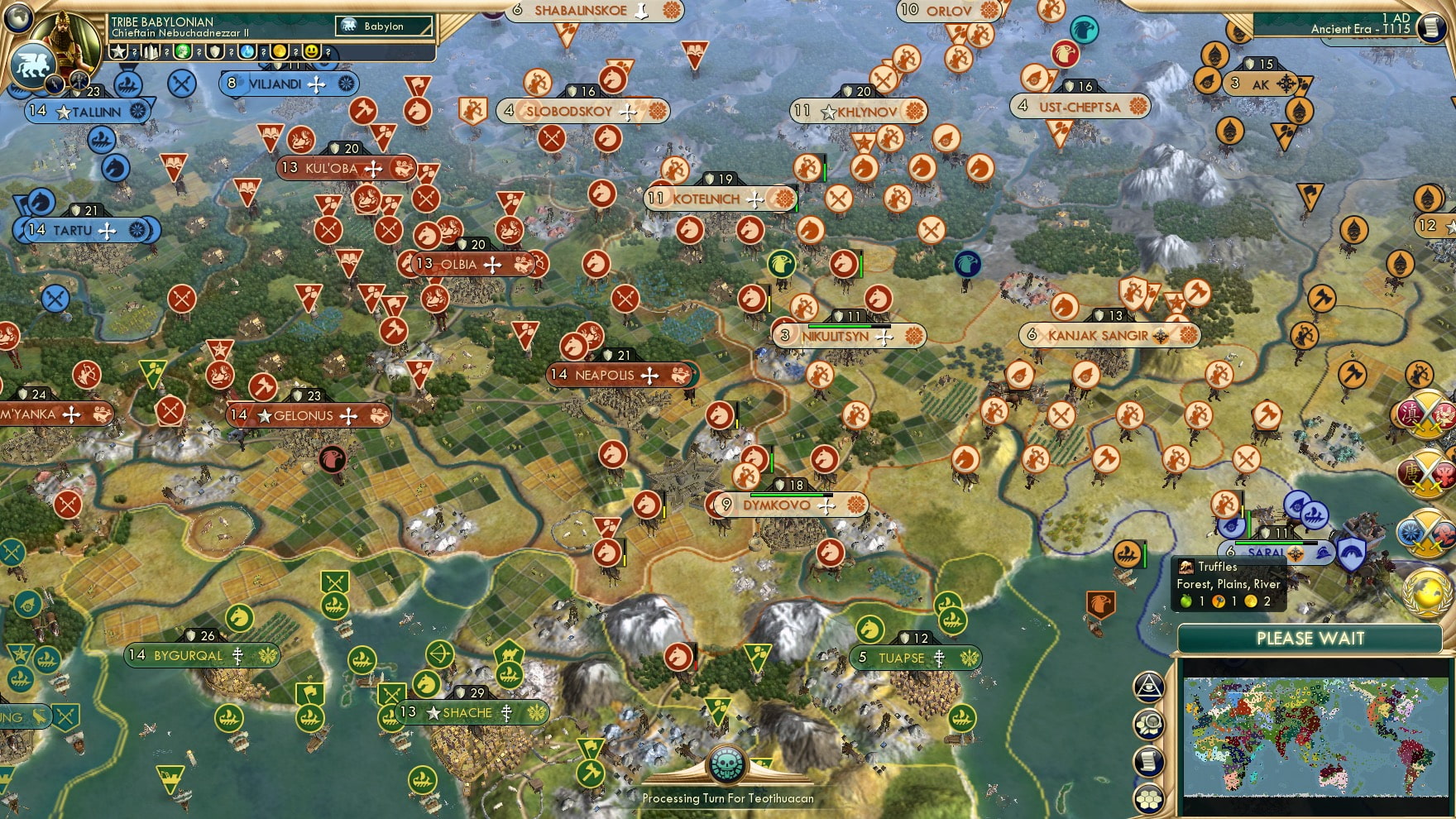
Task: Open the scroll menu beside the turn date
Action: point(1430,27)
